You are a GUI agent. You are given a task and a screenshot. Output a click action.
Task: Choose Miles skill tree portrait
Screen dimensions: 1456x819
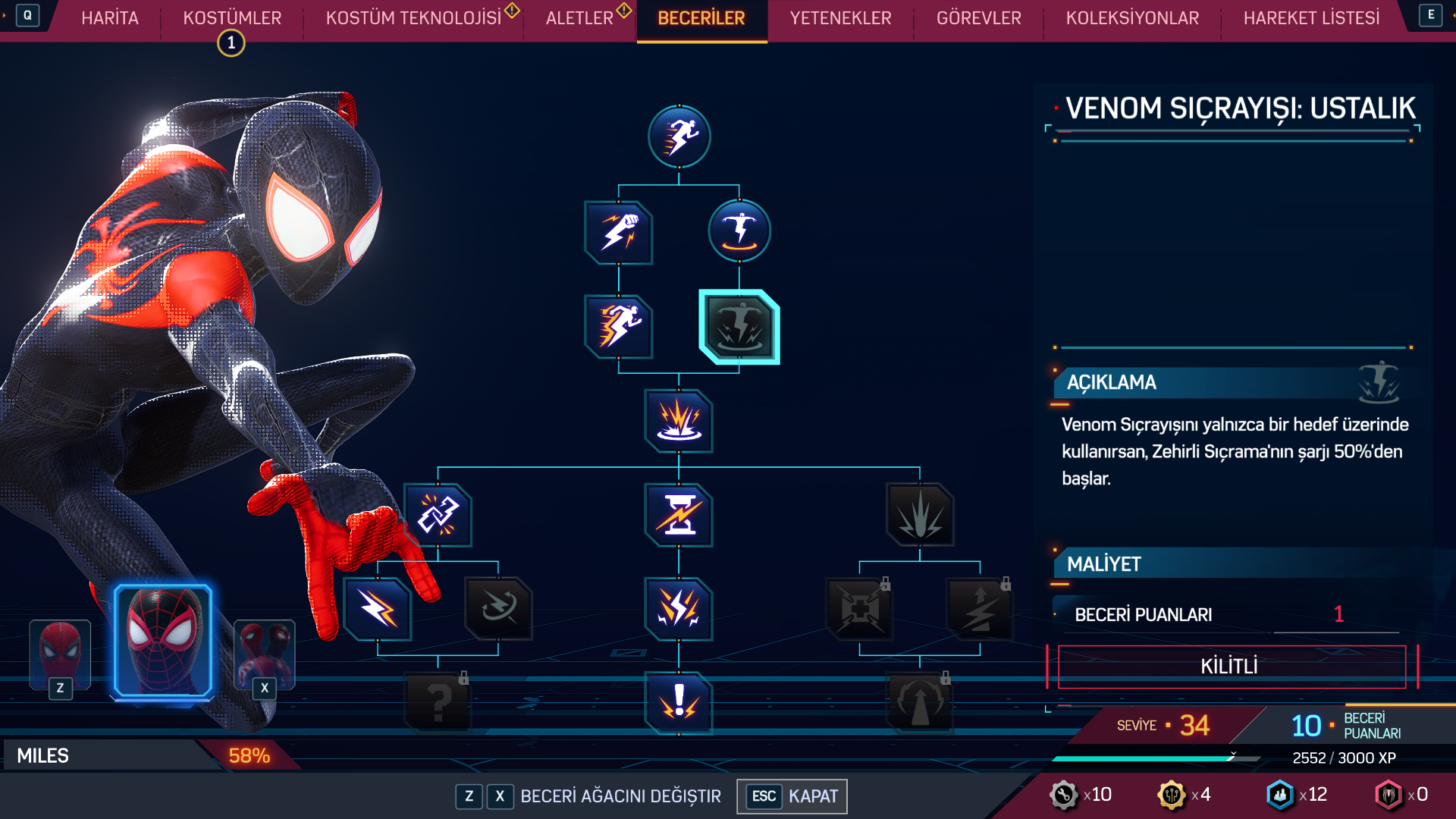pos(163,642)
